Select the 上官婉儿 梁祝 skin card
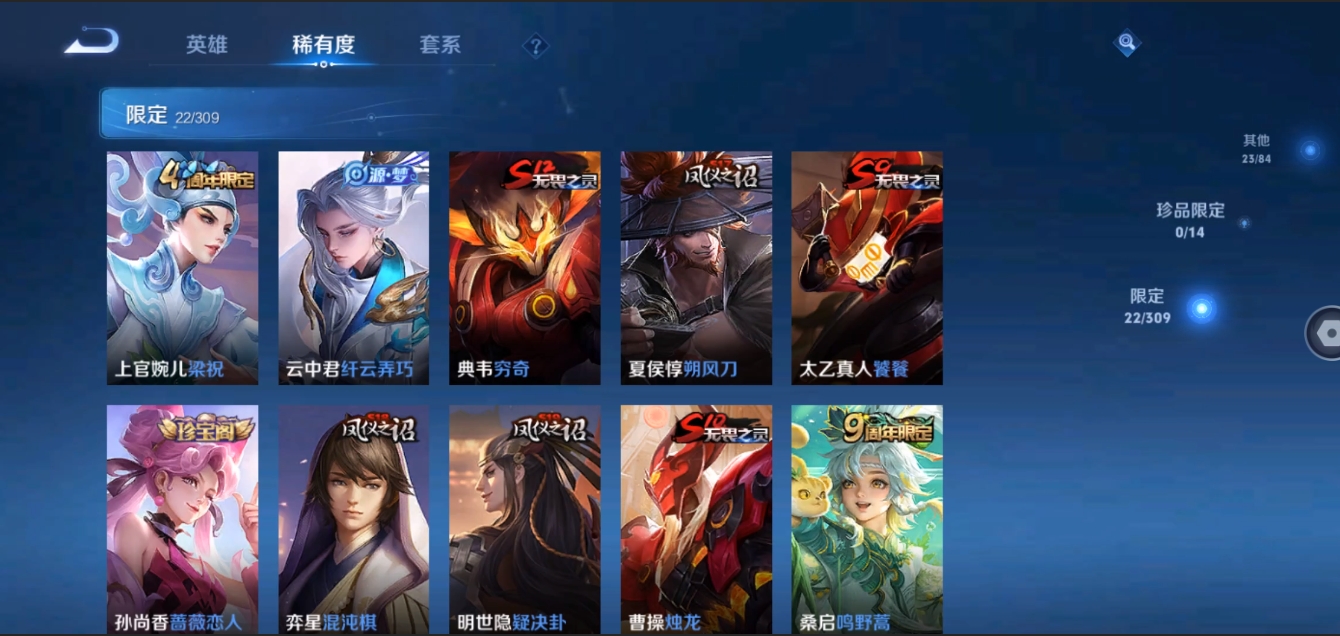 pyautogui.click(x=182, y=268)
